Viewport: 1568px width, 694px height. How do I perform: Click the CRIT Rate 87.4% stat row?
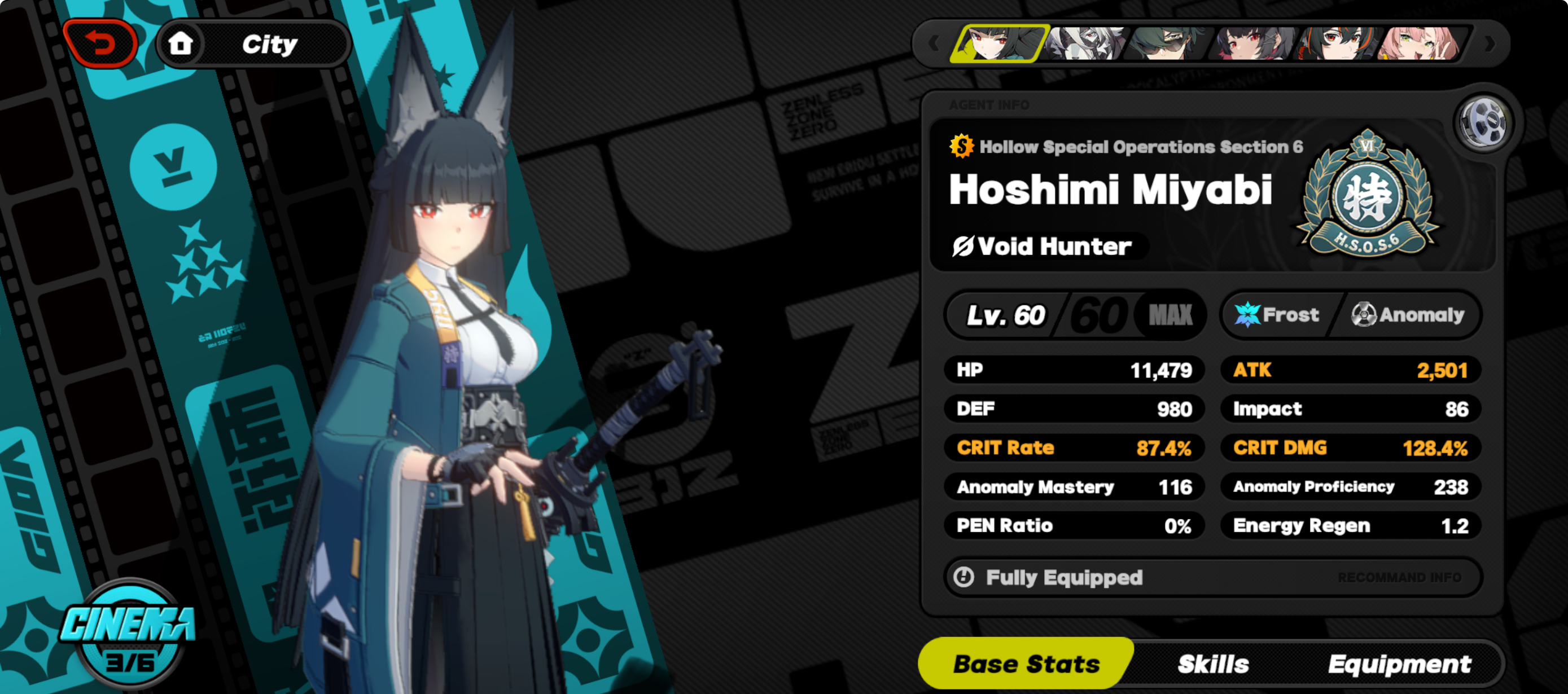point(1074,447)
